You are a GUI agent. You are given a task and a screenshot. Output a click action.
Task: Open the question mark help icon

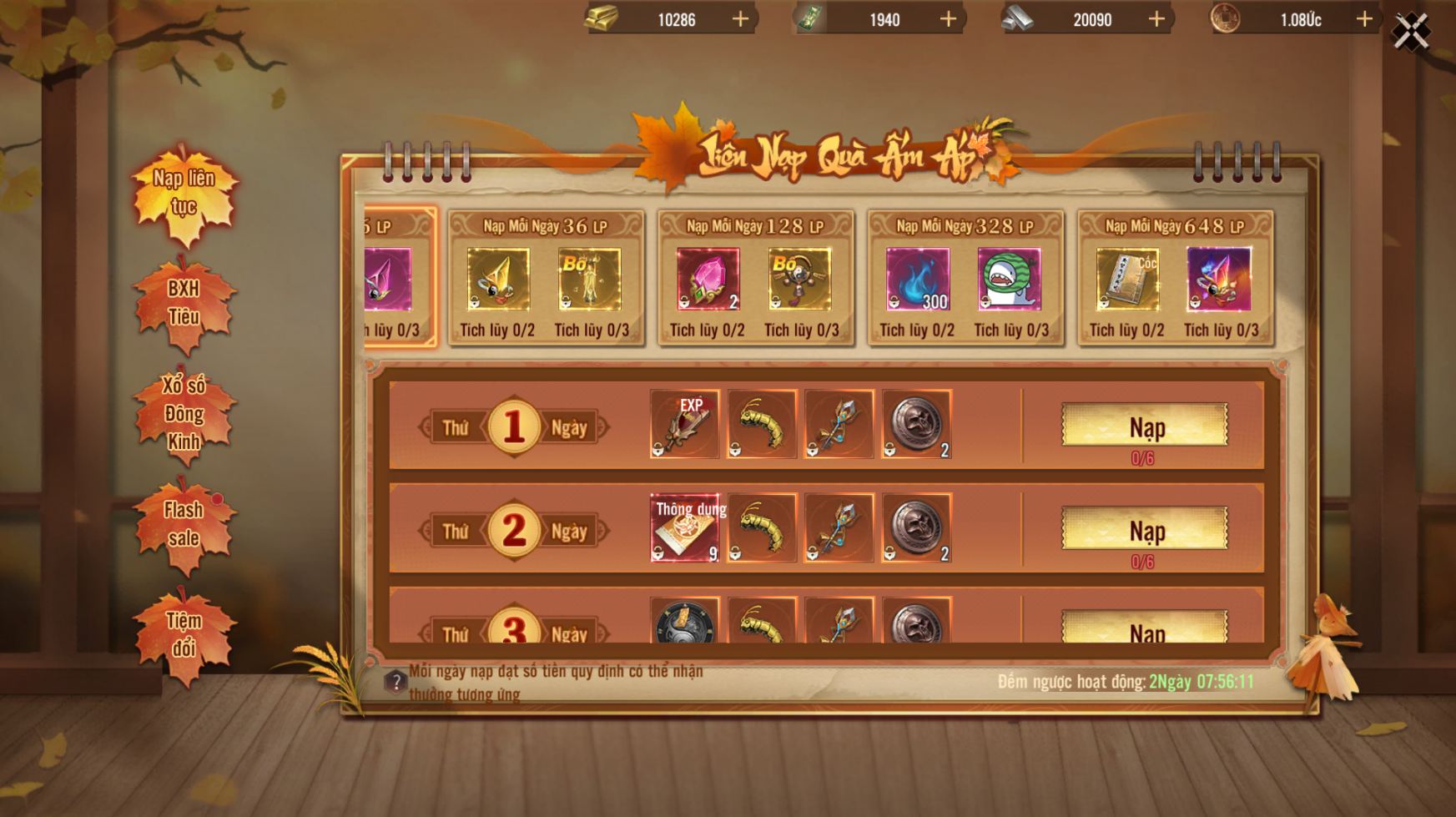pyautogui.click(x=395, y=682)
